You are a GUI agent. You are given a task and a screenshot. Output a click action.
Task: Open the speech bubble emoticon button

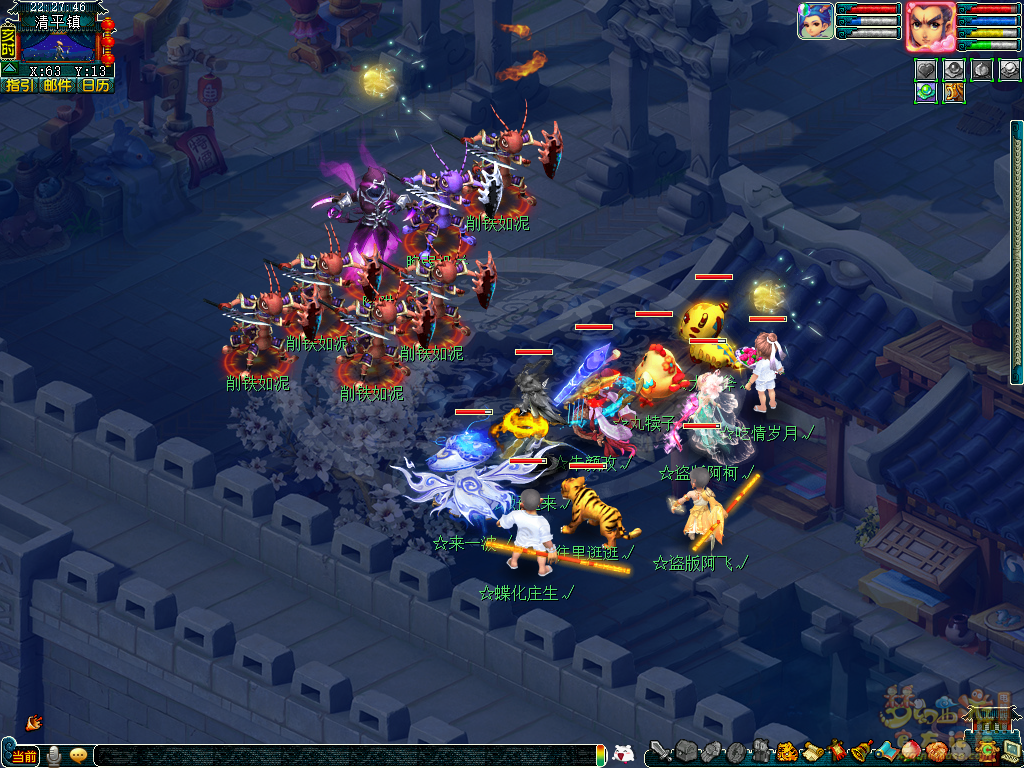pos(78,756)
